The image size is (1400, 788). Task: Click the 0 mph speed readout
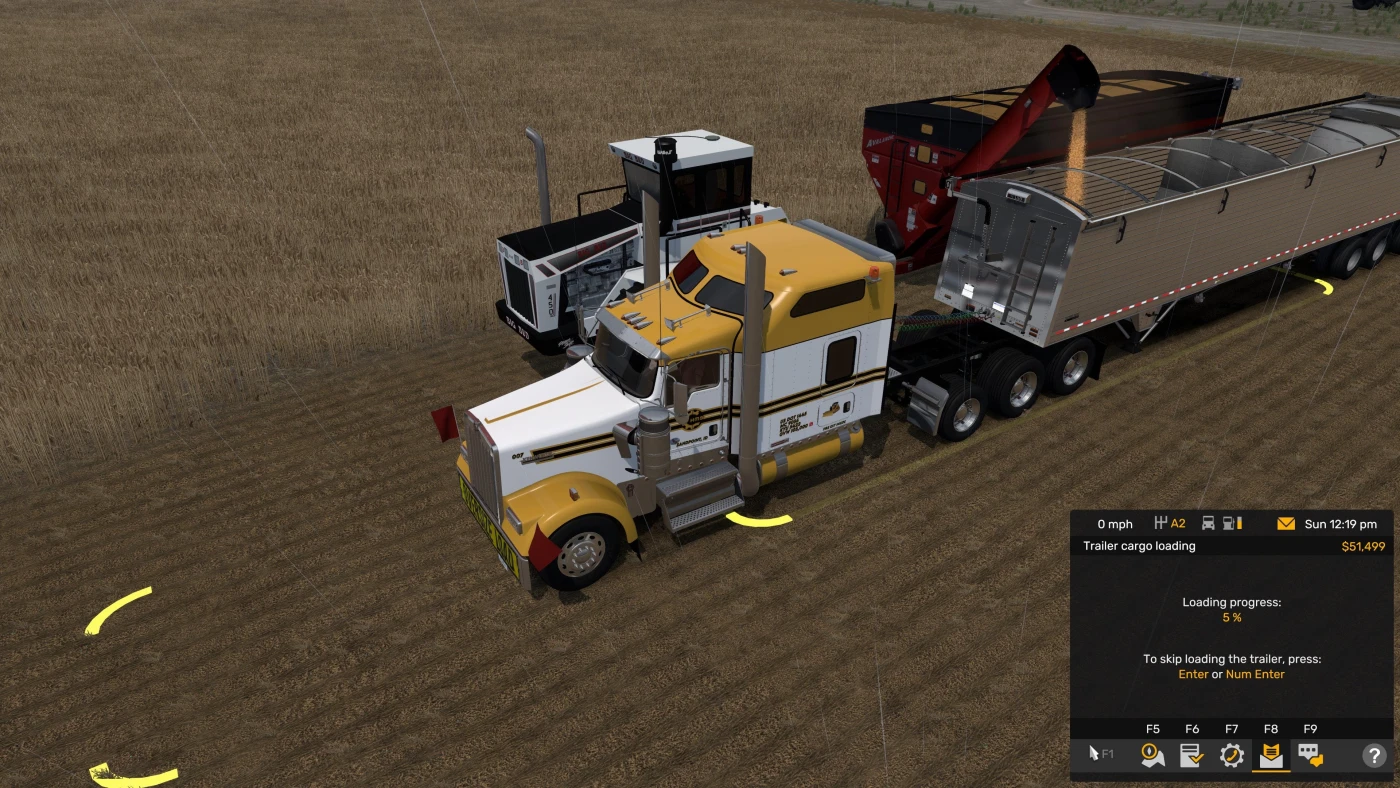point(1116,524)
